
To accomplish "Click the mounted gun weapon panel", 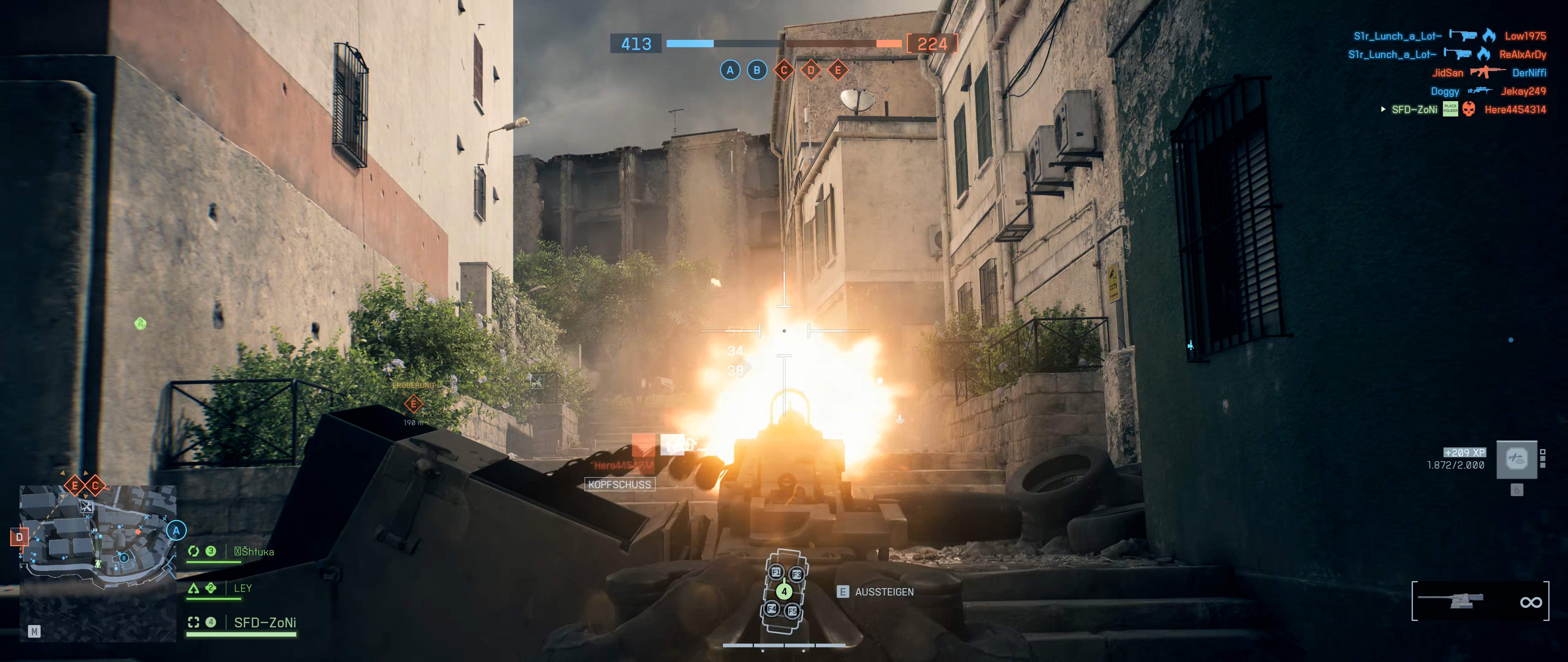I will point(1480,601).
